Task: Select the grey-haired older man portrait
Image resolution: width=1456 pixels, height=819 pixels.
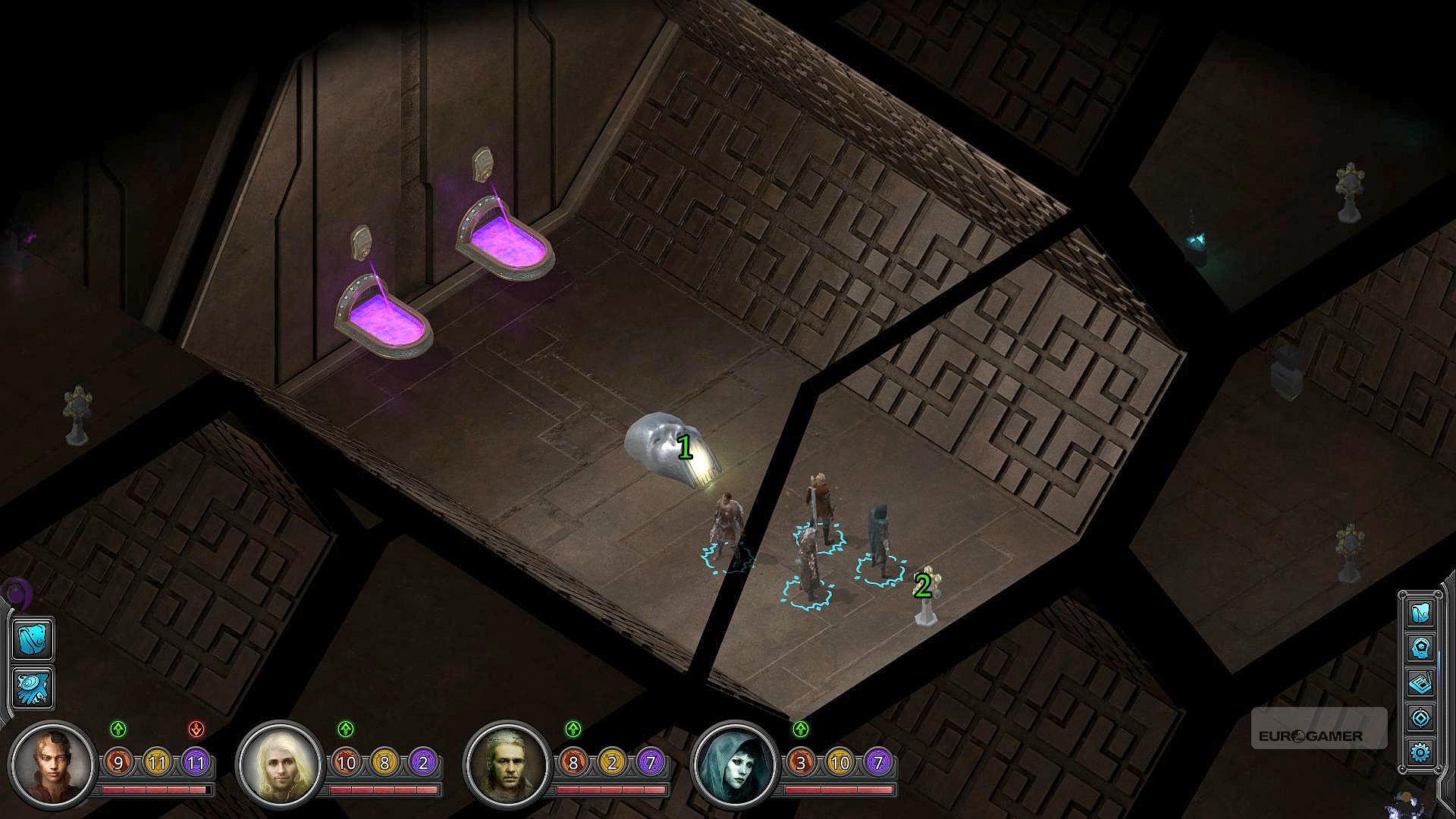Action: 507,762
